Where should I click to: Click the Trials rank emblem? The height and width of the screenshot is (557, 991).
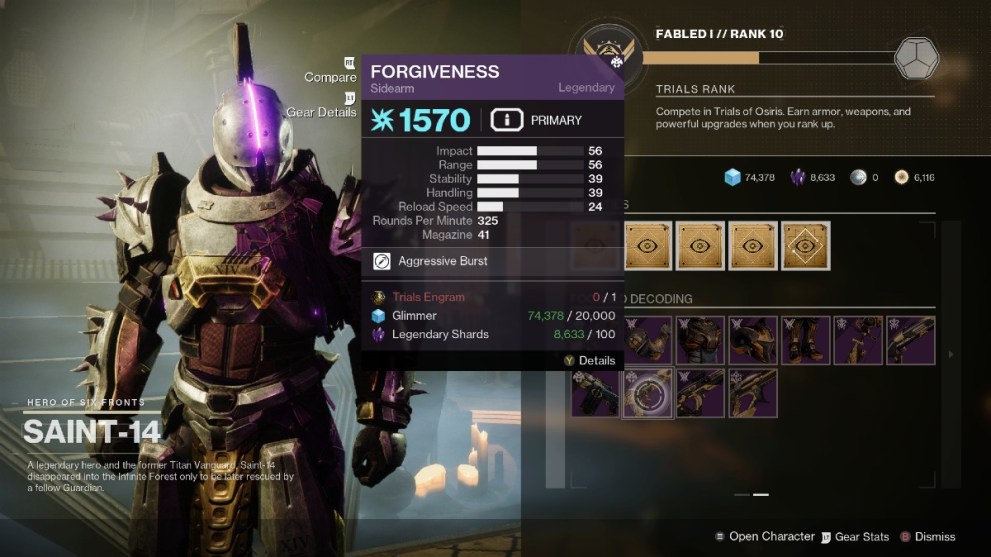coord(608,54)
